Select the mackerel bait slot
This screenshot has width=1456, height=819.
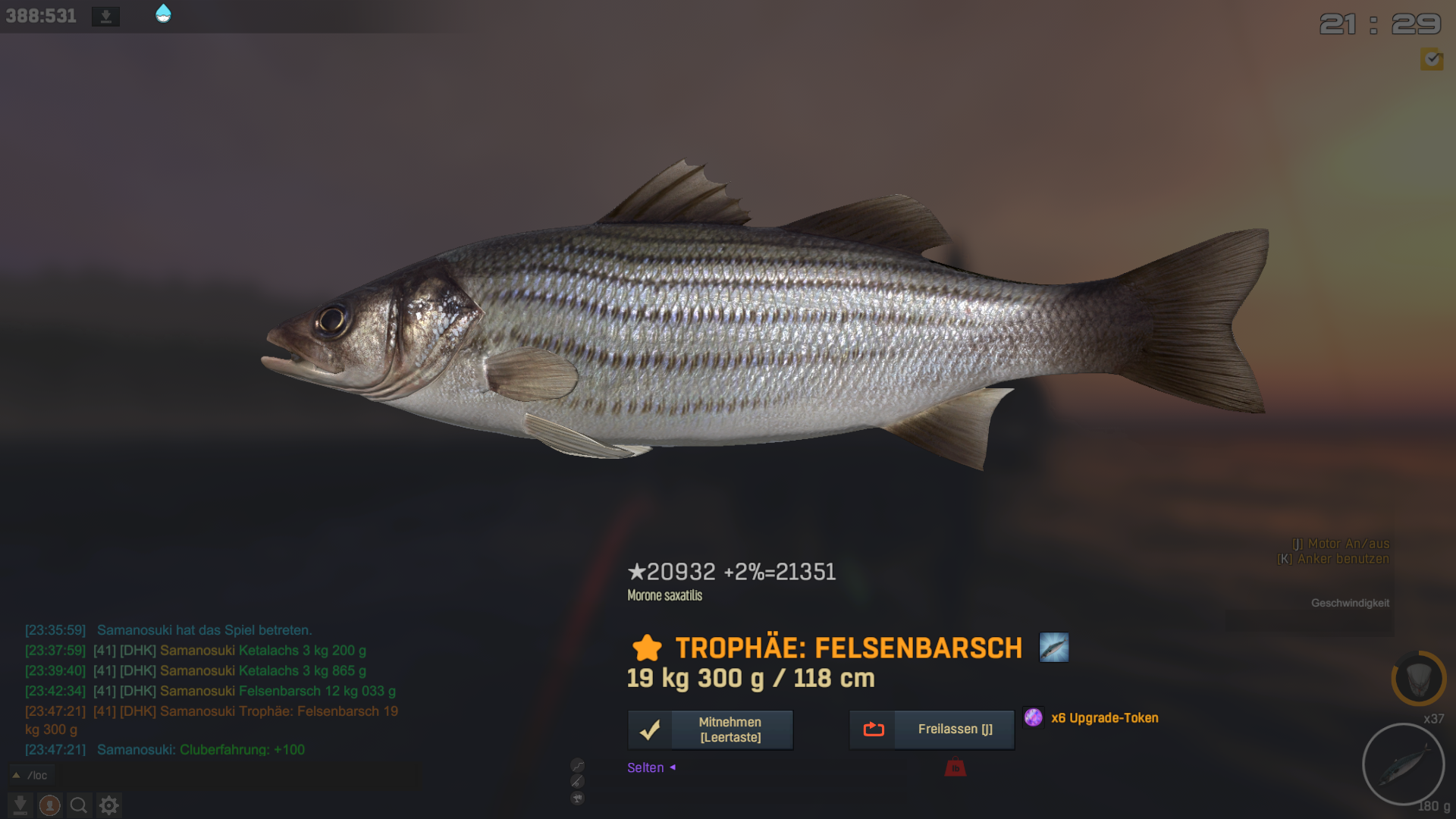[1403, 764]
